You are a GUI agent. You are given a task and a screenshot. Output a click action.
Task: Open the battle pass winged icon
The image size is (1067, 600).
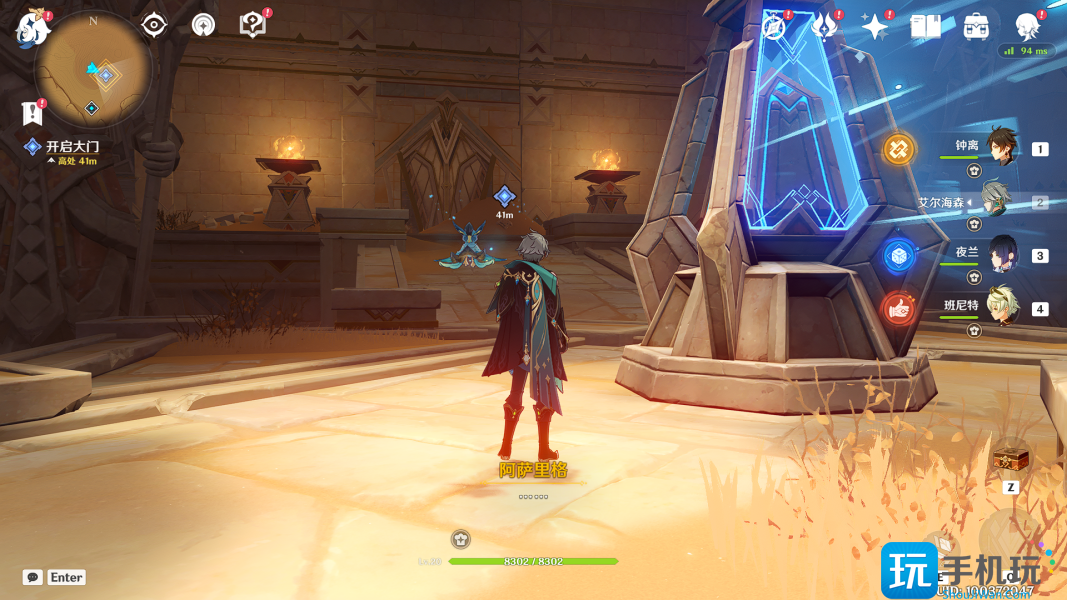click(x=823, y=27)
